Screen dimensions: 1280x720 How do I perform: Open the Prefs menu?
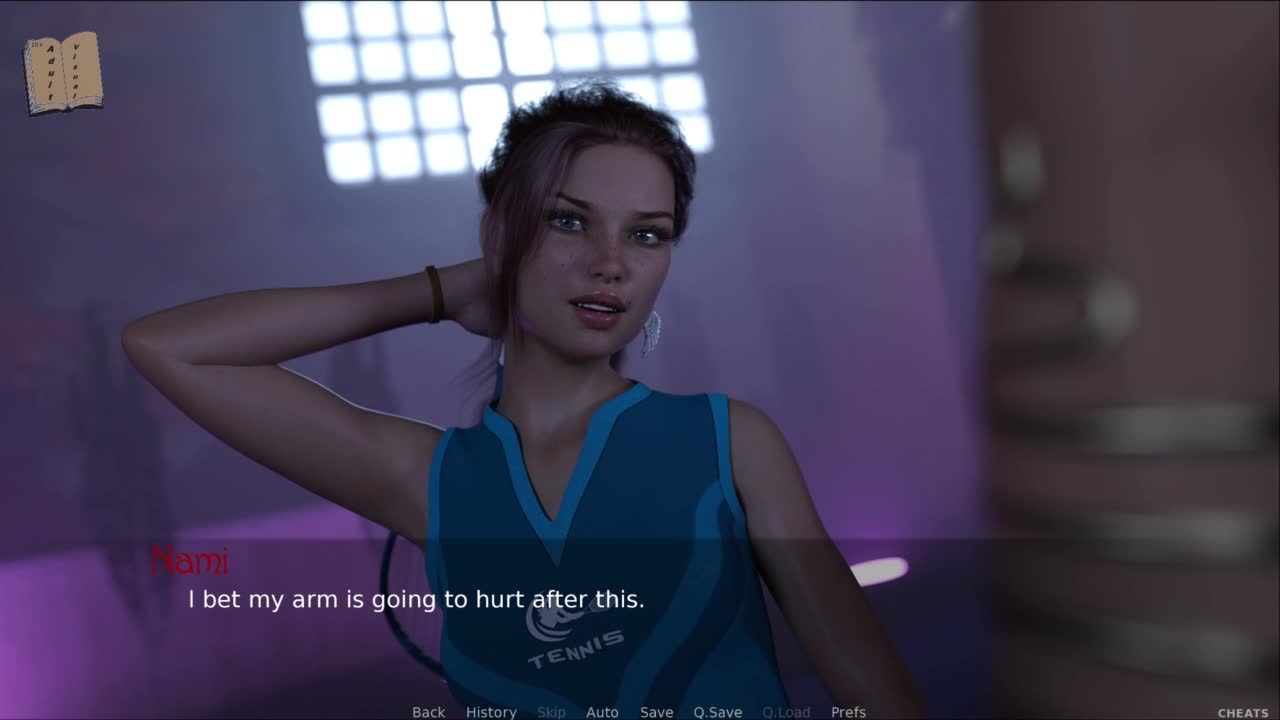(x=848, y=712)
